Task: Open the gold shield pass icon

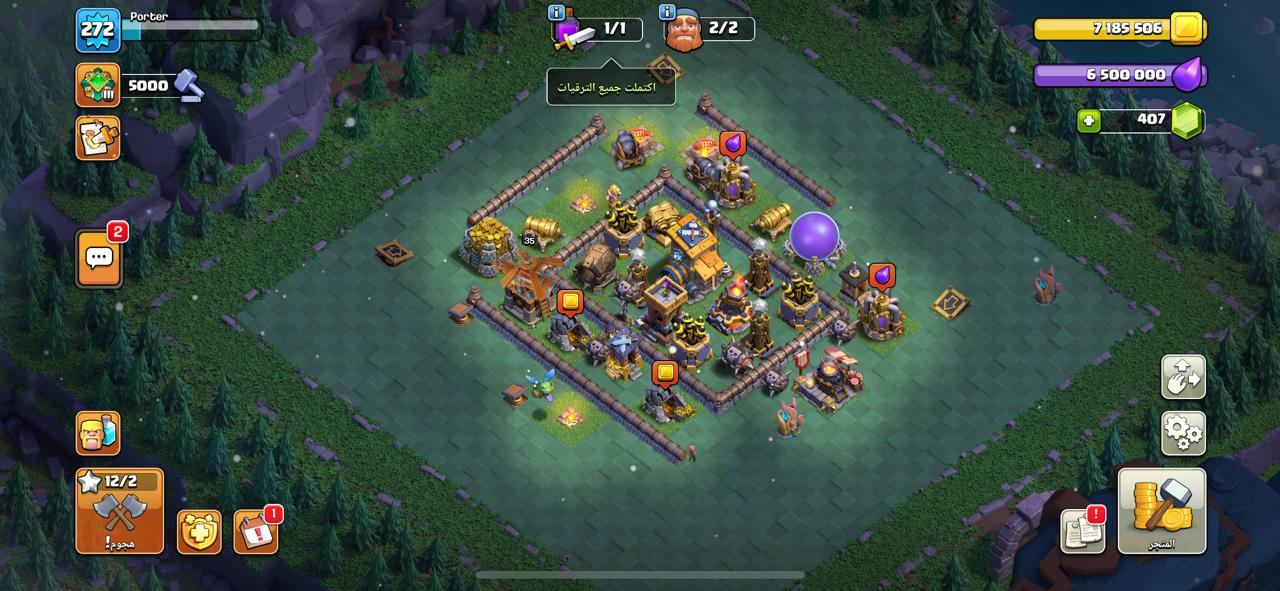Action: [x=199, y=531]
